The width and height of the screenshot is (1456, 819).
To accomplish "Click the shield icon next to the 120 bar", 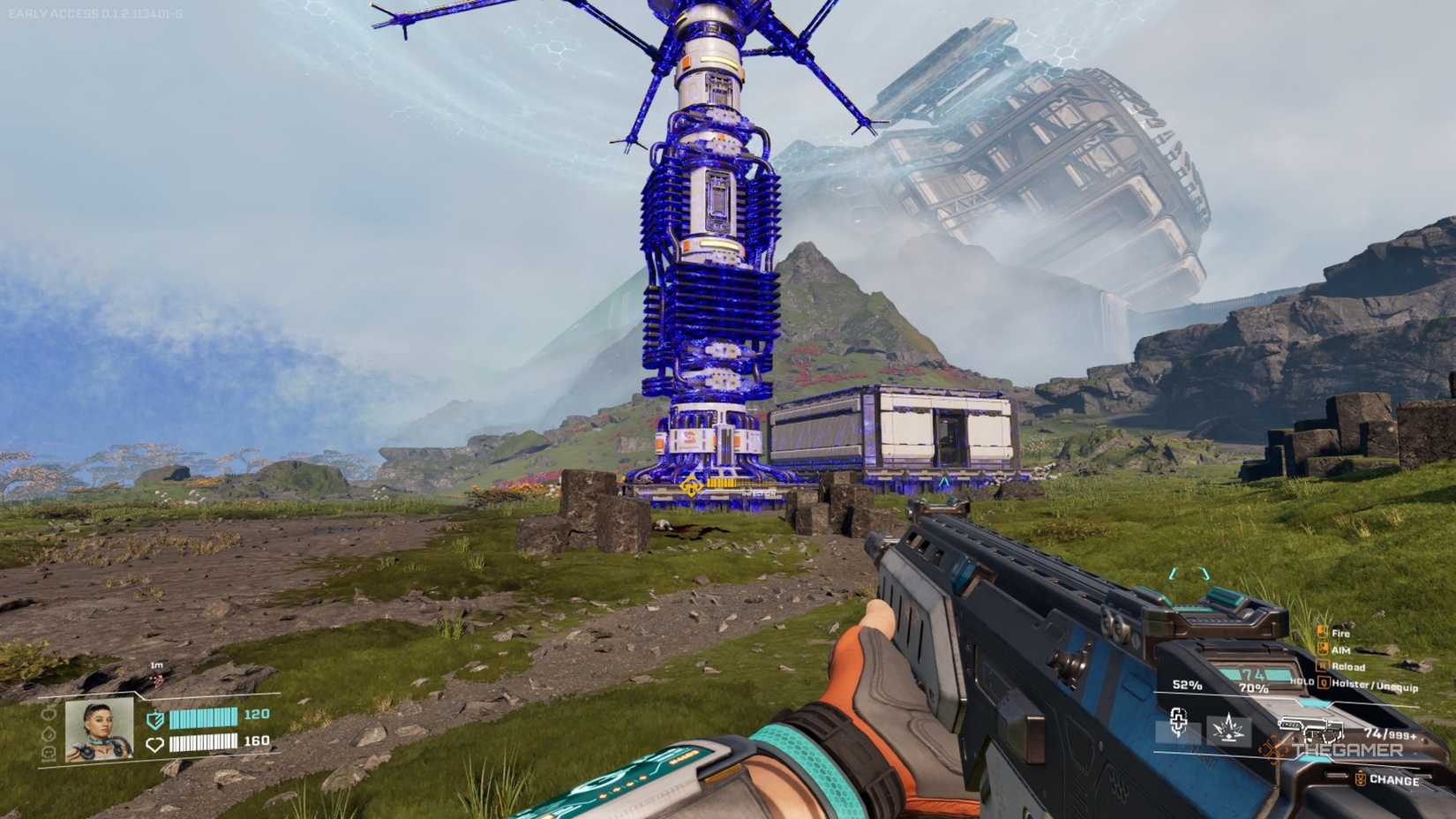I will pos(155,719).
